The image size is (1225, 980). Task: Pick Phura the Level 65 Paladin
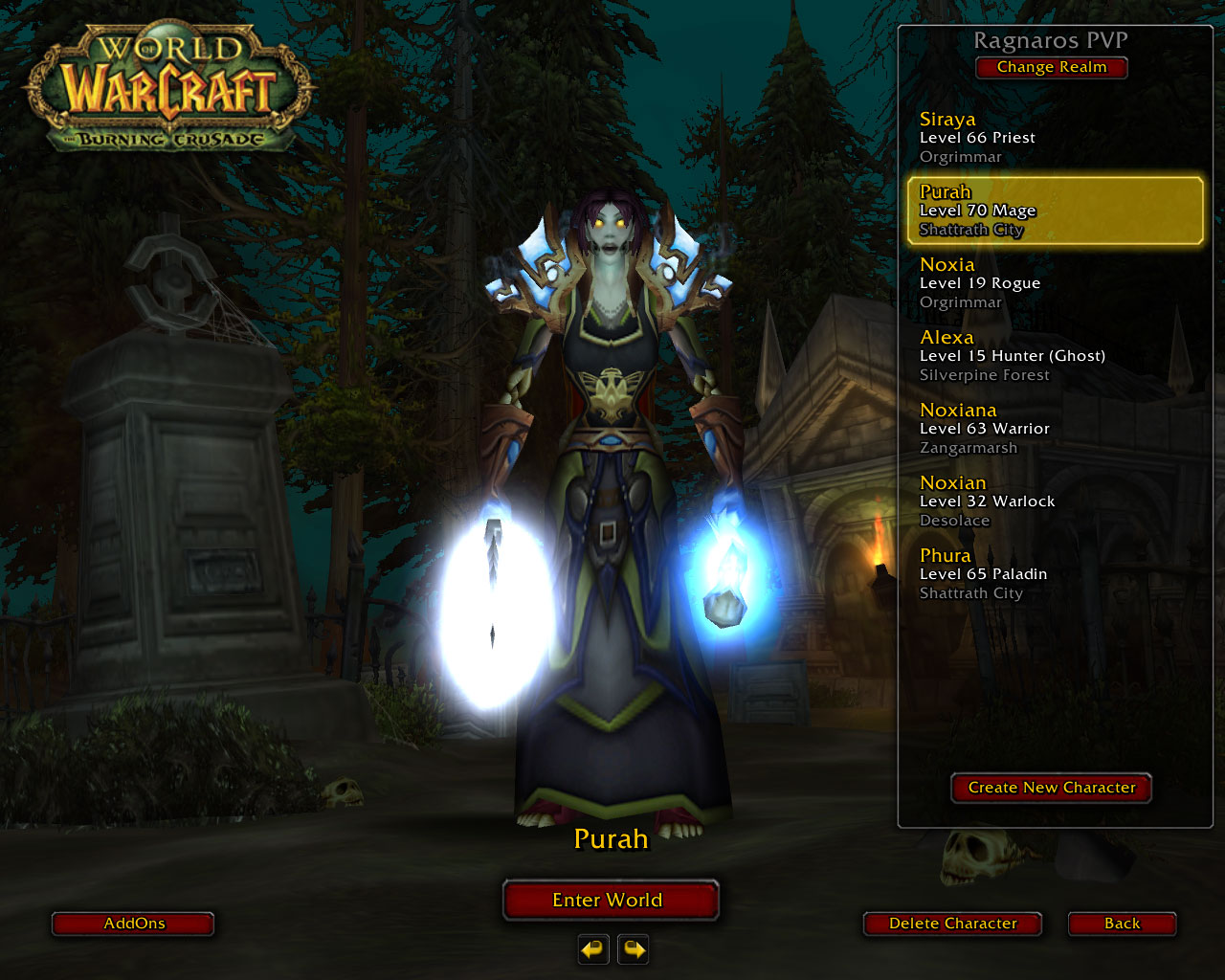click(1053, 573)
